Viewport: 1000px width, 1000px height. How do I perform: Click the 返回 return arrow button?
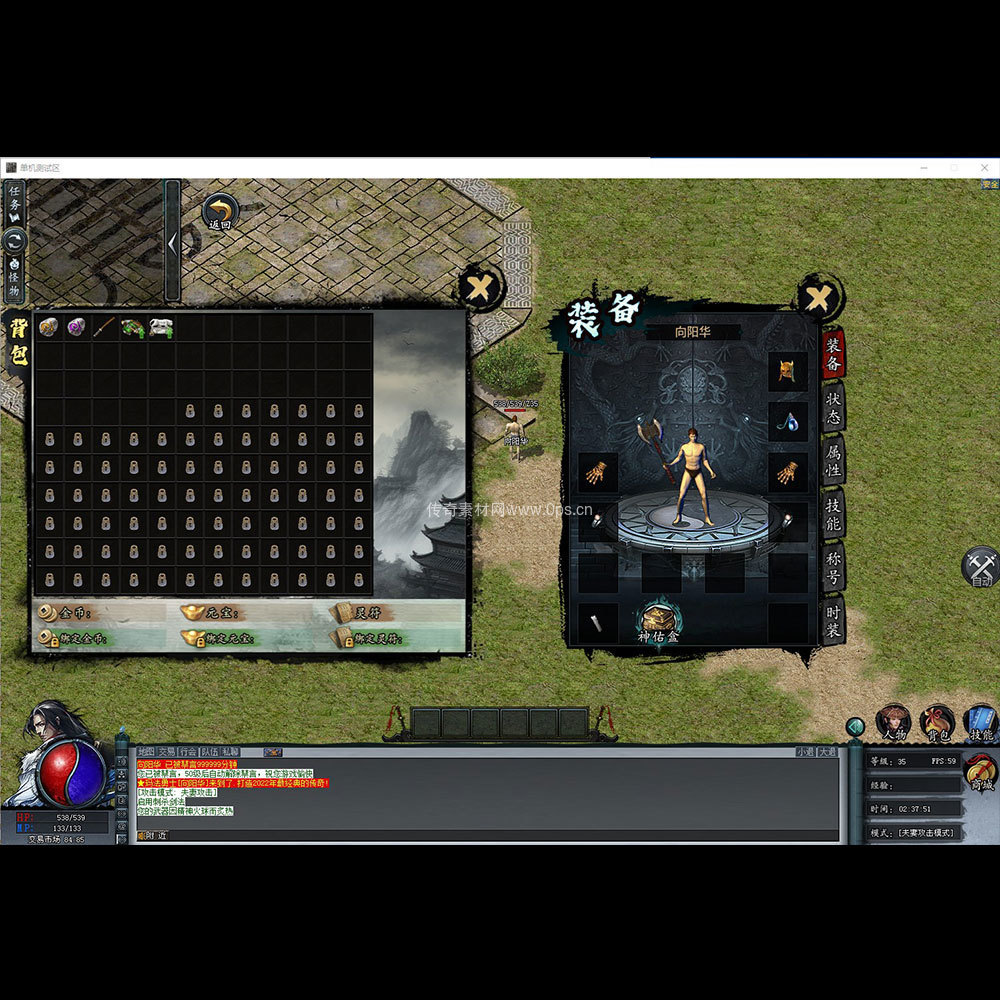[x=219, y=211]
